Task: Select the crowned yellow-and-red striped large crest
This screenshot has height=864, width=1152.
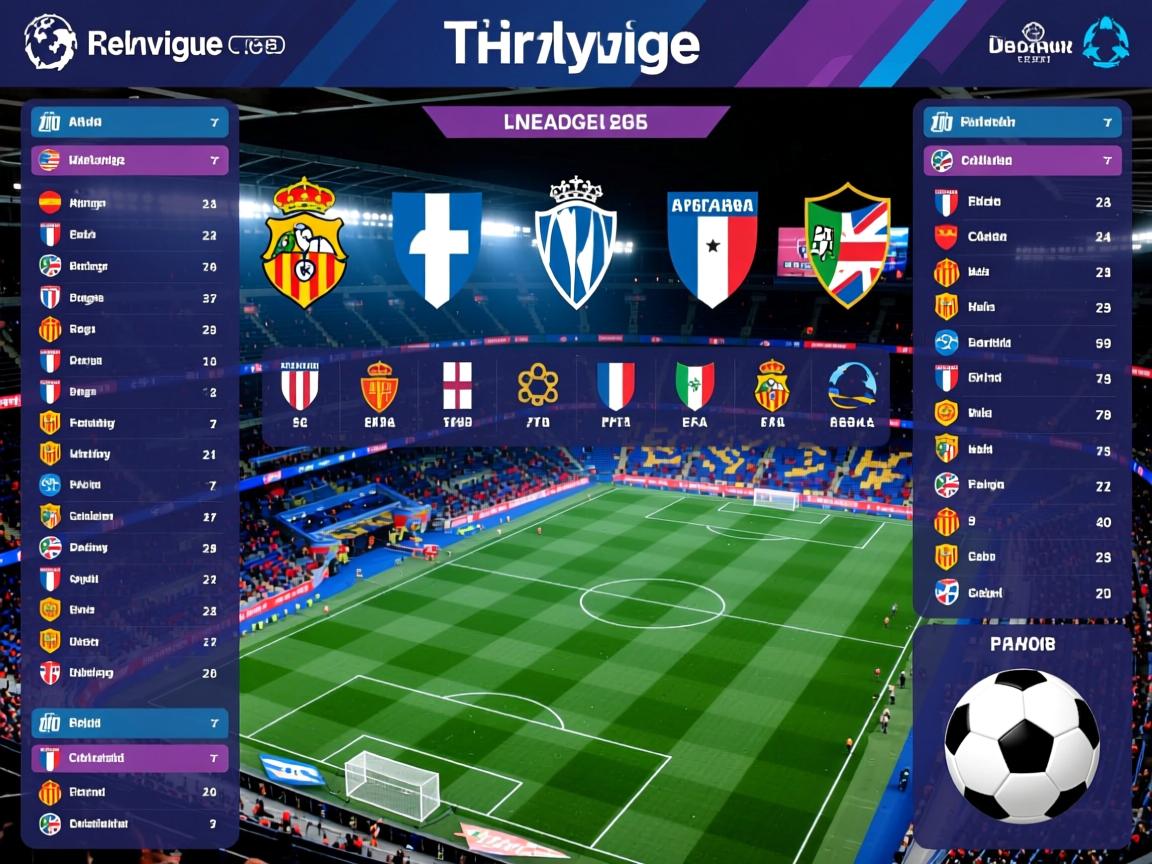Action: click(304, 243)
